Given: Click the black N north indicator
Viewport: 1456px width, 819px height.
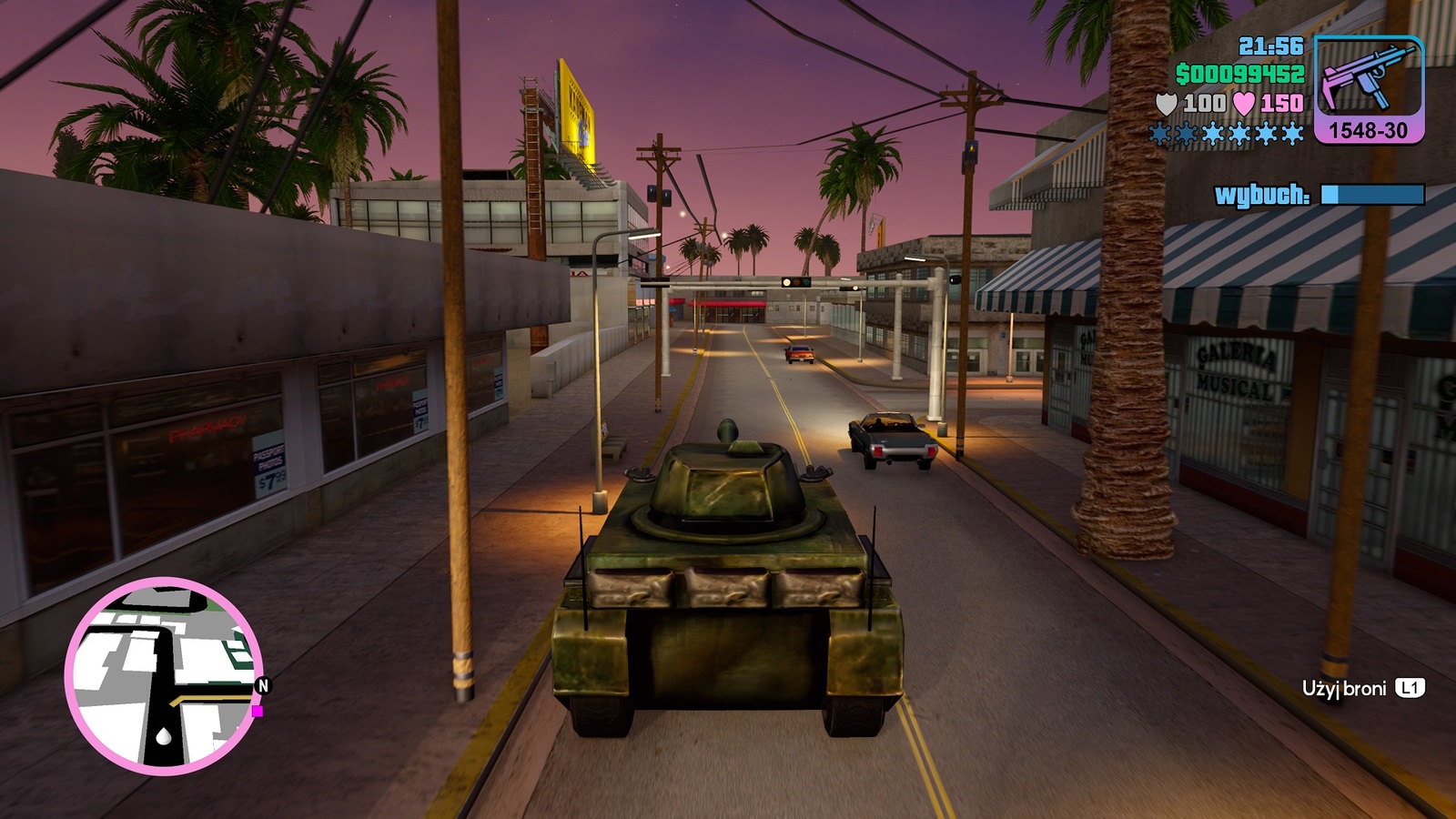Looking at the screenshot, I should 265,685.
